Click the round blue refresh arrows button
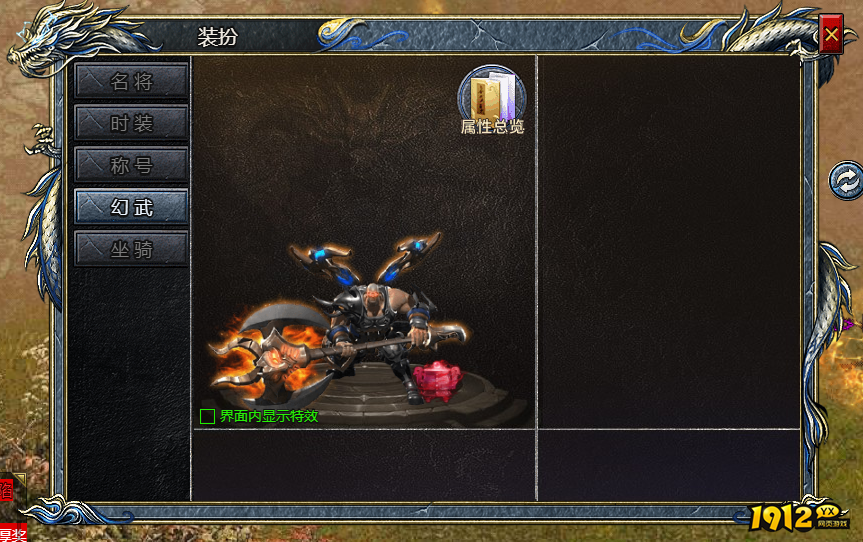 (x=846, y=180)
